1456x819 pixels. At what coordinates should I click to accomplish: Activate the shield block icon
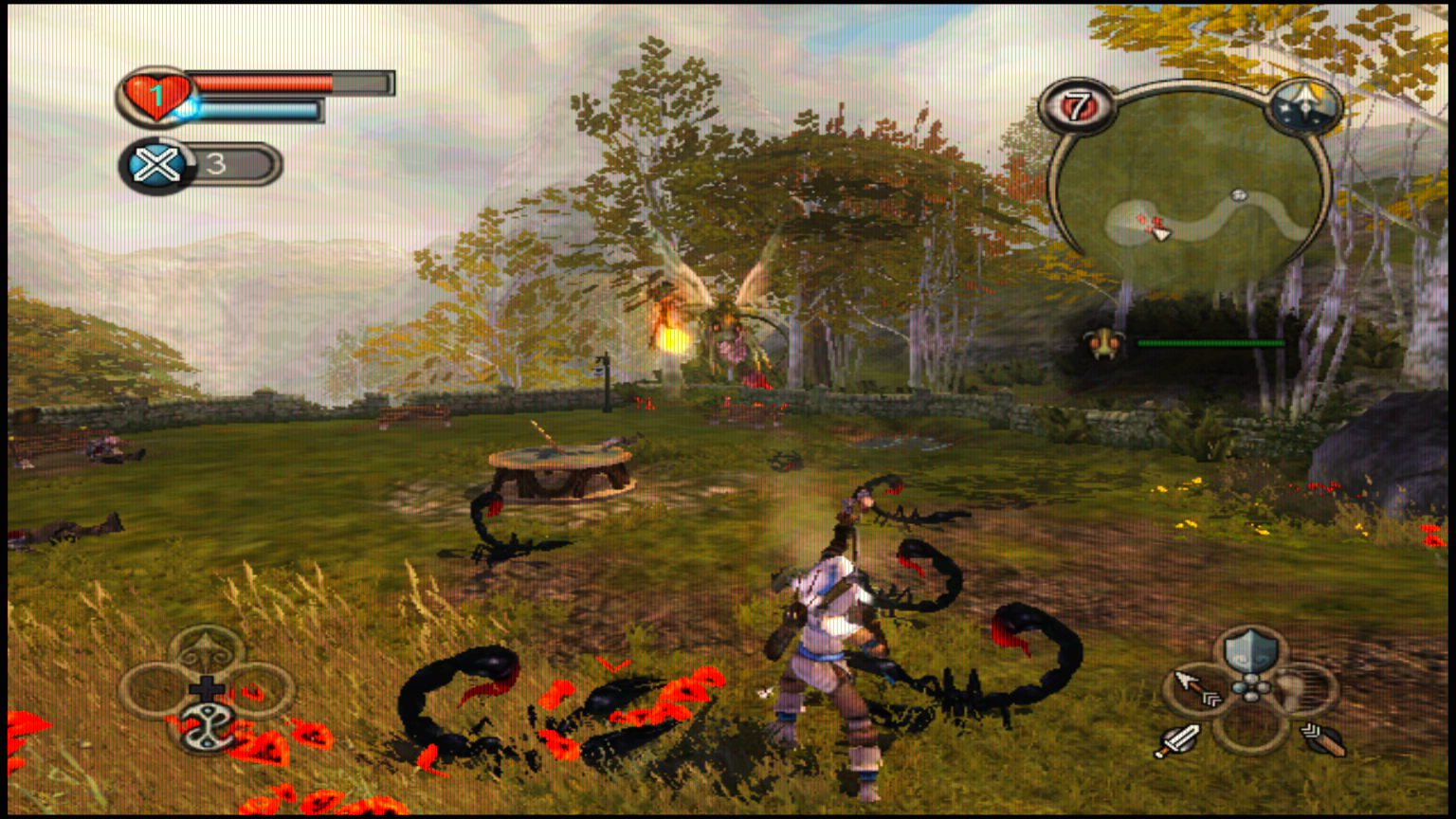tap(1250, 652)
